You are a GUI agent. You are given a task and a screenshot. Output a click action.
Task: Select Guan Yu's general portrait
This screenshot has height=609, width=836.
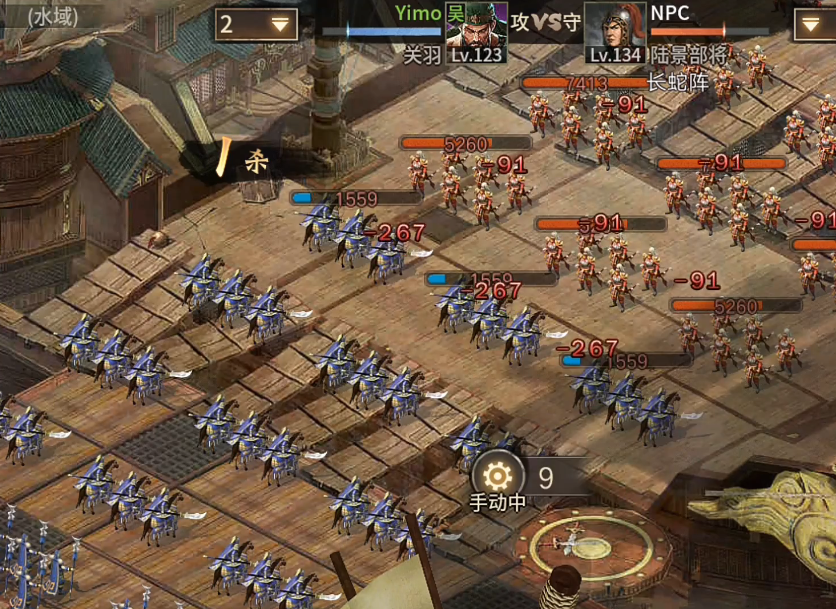click(475, 32)
